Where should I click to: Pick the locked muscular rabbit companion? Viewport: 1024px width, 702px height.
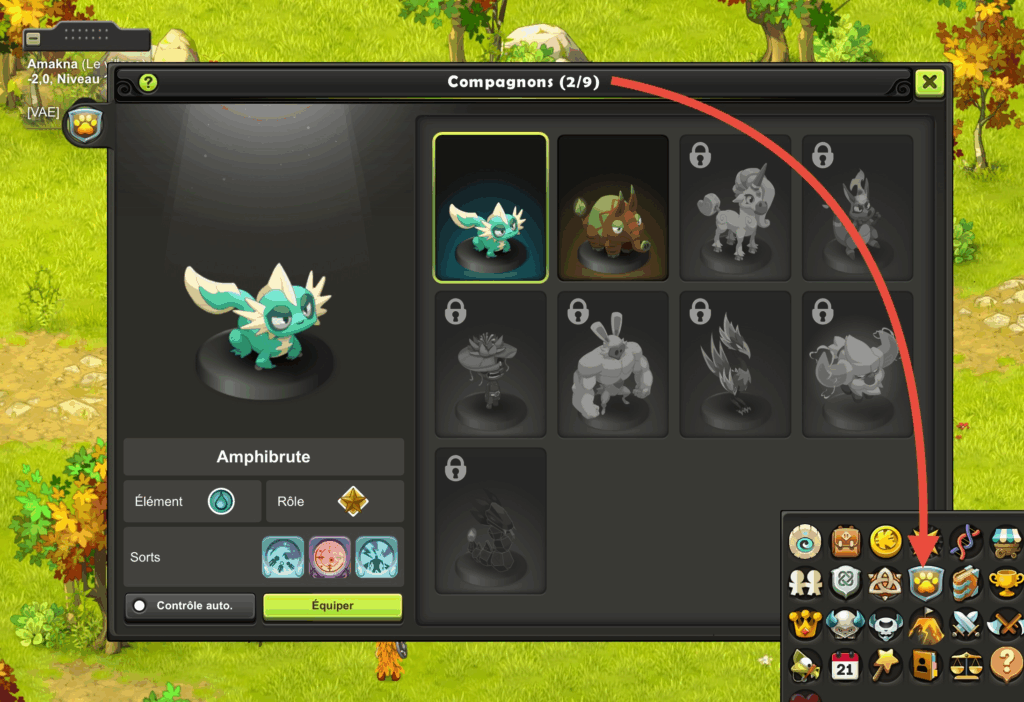(x=612, y=364)
